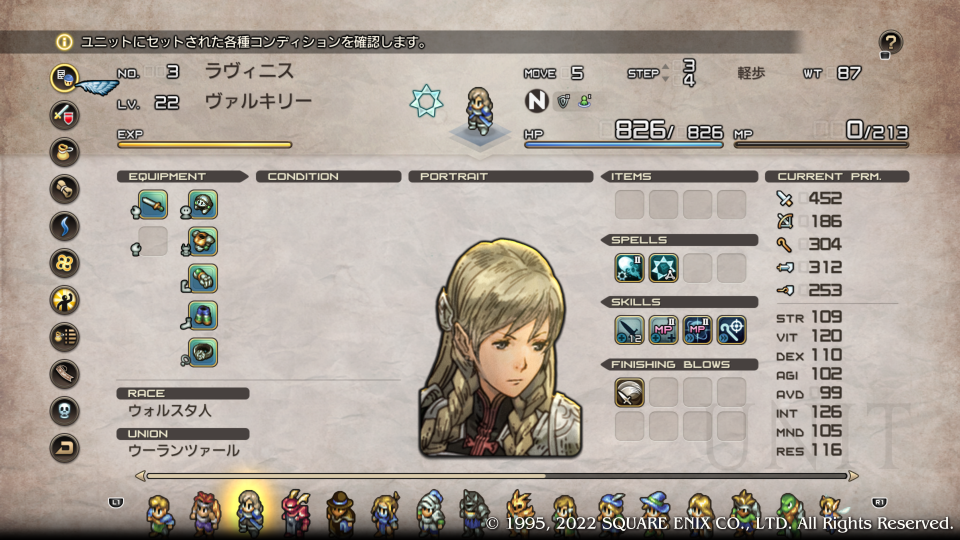Pick the equipped leg armor slot
The image size is (960, 540).
(x=203, y=316)
